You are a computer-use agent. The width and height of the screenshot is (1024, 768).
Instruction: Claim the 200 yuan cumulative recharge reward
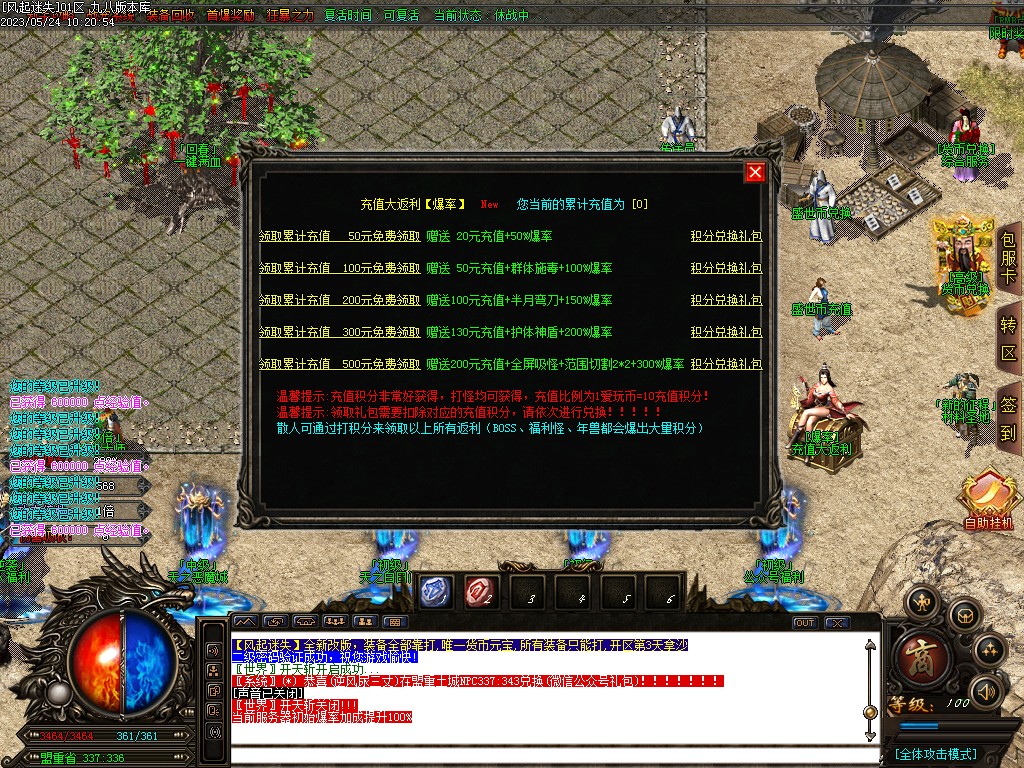pos(339,301)
